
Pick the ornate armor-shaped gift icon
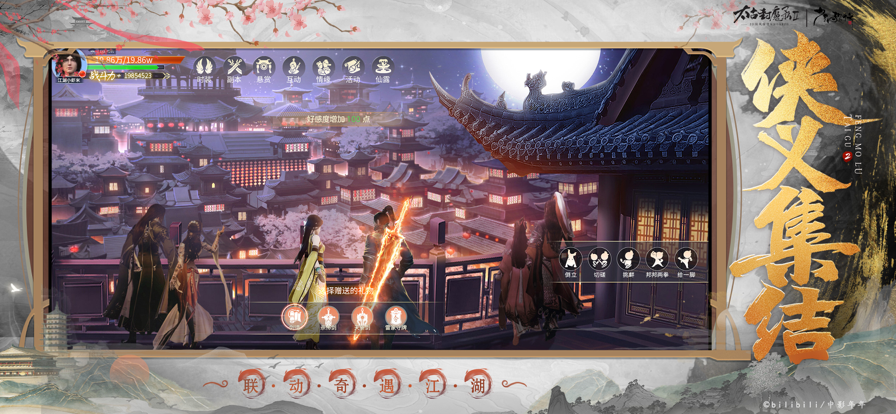361,317
